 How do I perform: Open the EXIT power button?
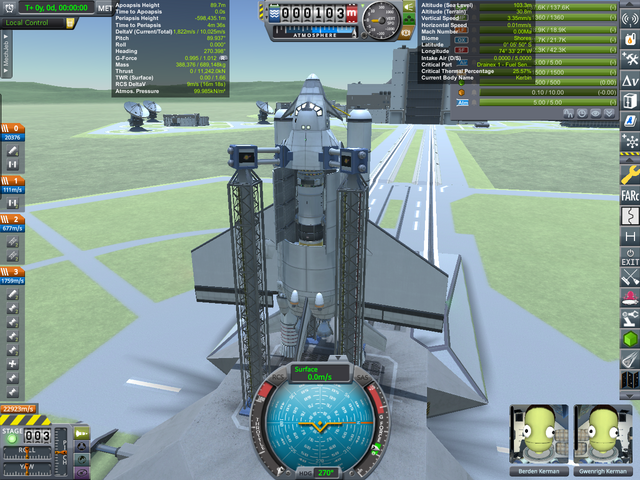click(630, 255)
